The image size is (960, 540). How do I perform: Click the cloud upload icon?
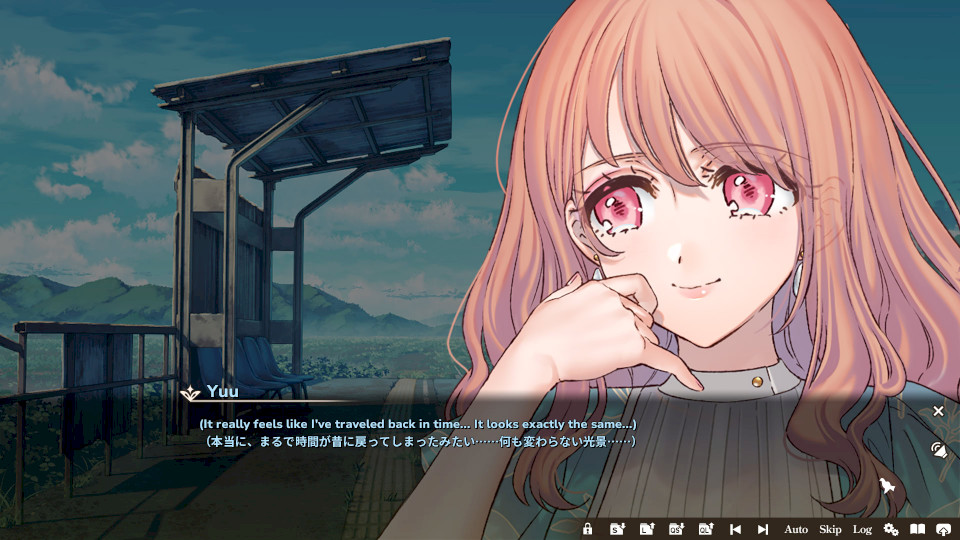pos(943,529)
